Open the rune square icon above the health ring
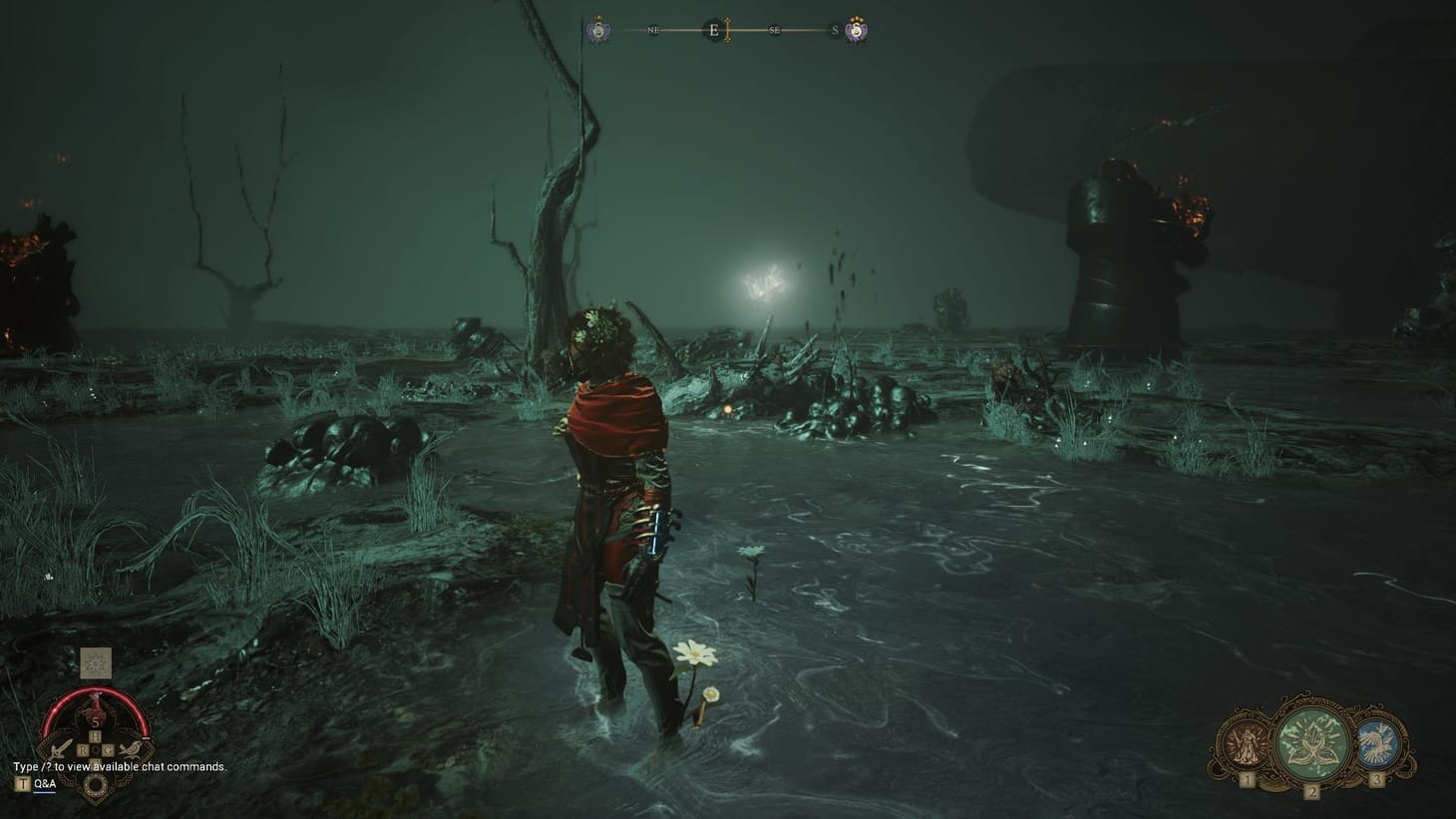 tap(96, 662)
